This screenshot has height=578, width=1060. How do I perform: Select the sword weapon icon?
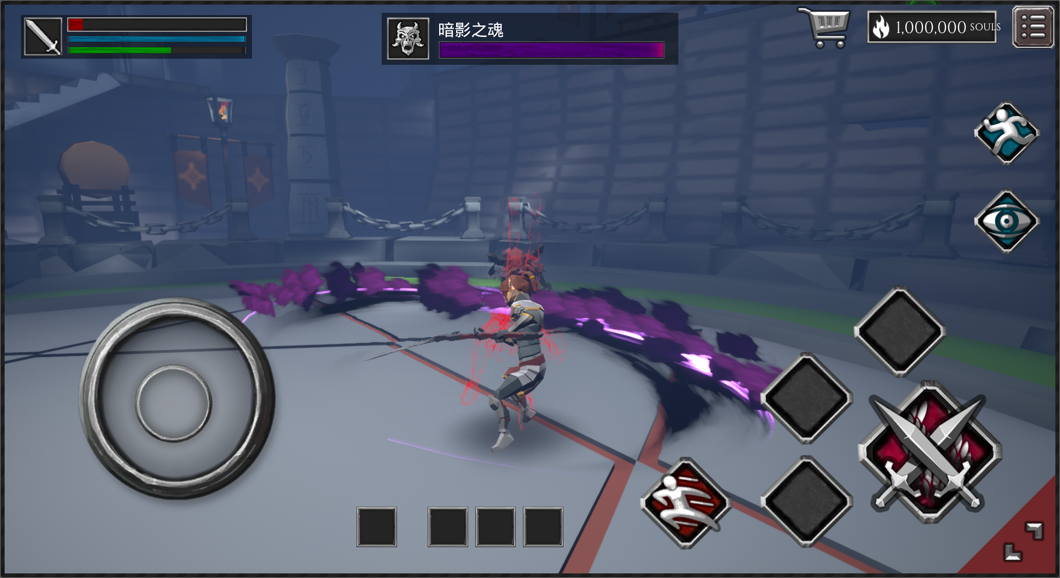click(x=43, y=37)
